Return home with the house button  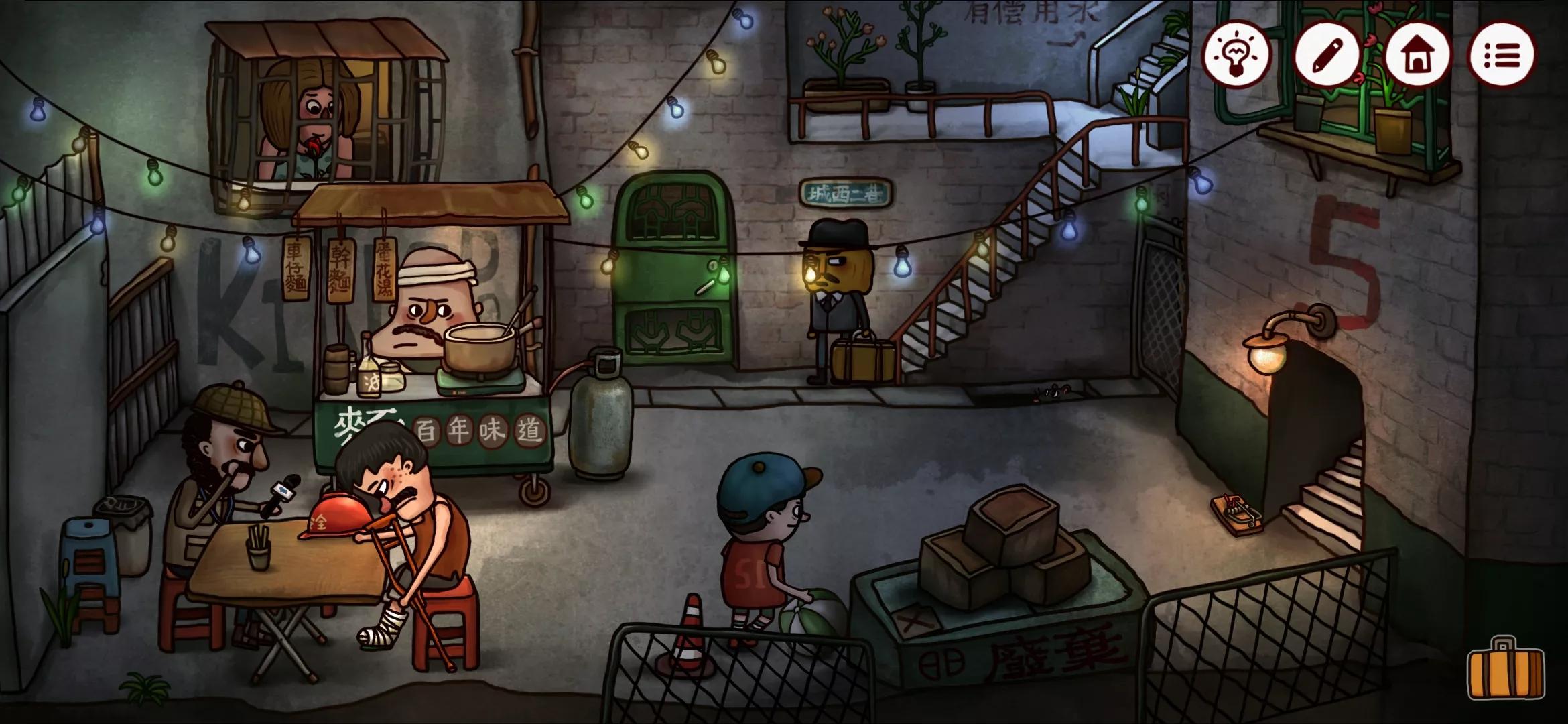pos(1417,55)
